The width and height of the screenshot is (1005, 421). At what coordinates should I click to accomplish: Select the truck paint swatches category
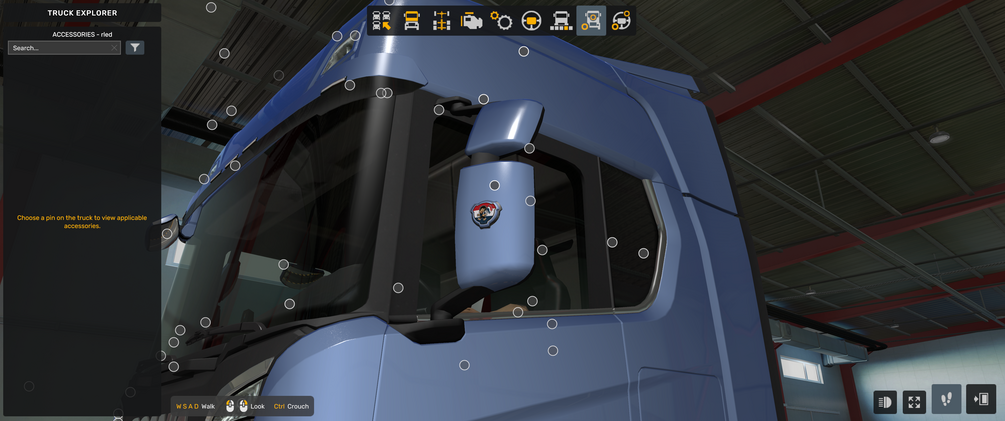coord(562,21)
